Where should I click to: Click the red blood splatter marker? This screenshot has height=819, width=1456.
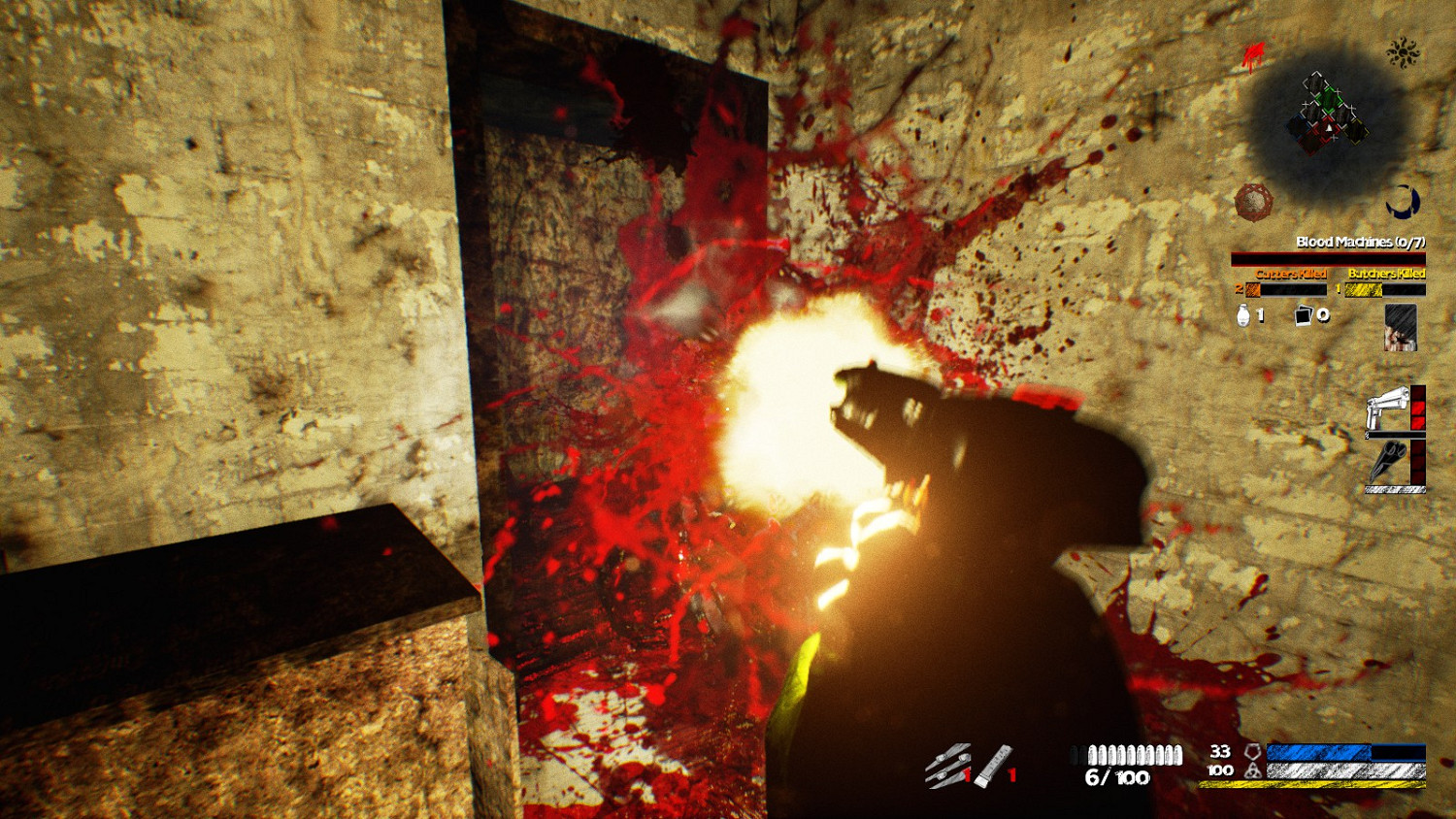(1253, 53)
